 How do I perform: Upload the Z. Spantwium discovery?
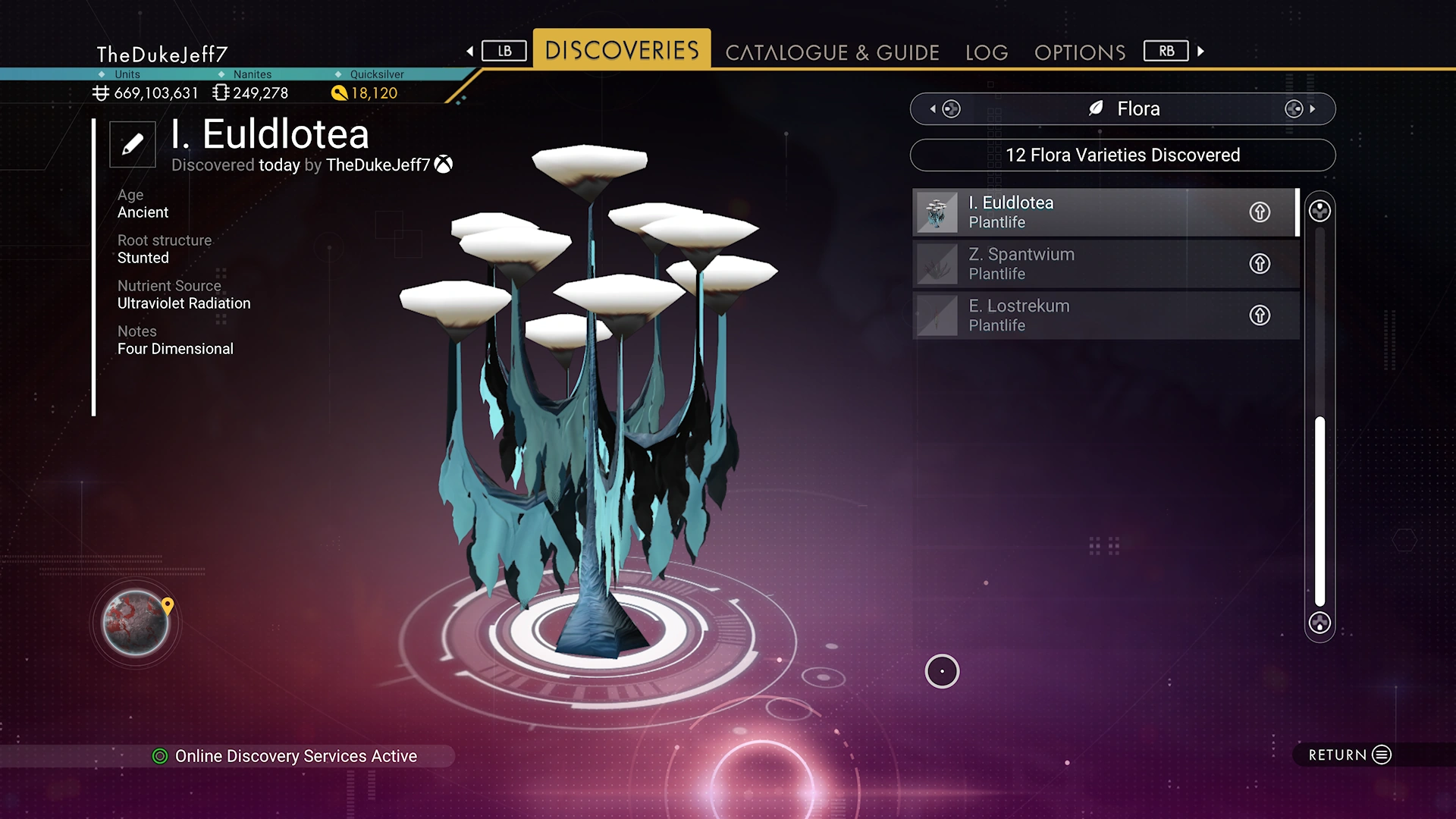(x=1260, y=264)
